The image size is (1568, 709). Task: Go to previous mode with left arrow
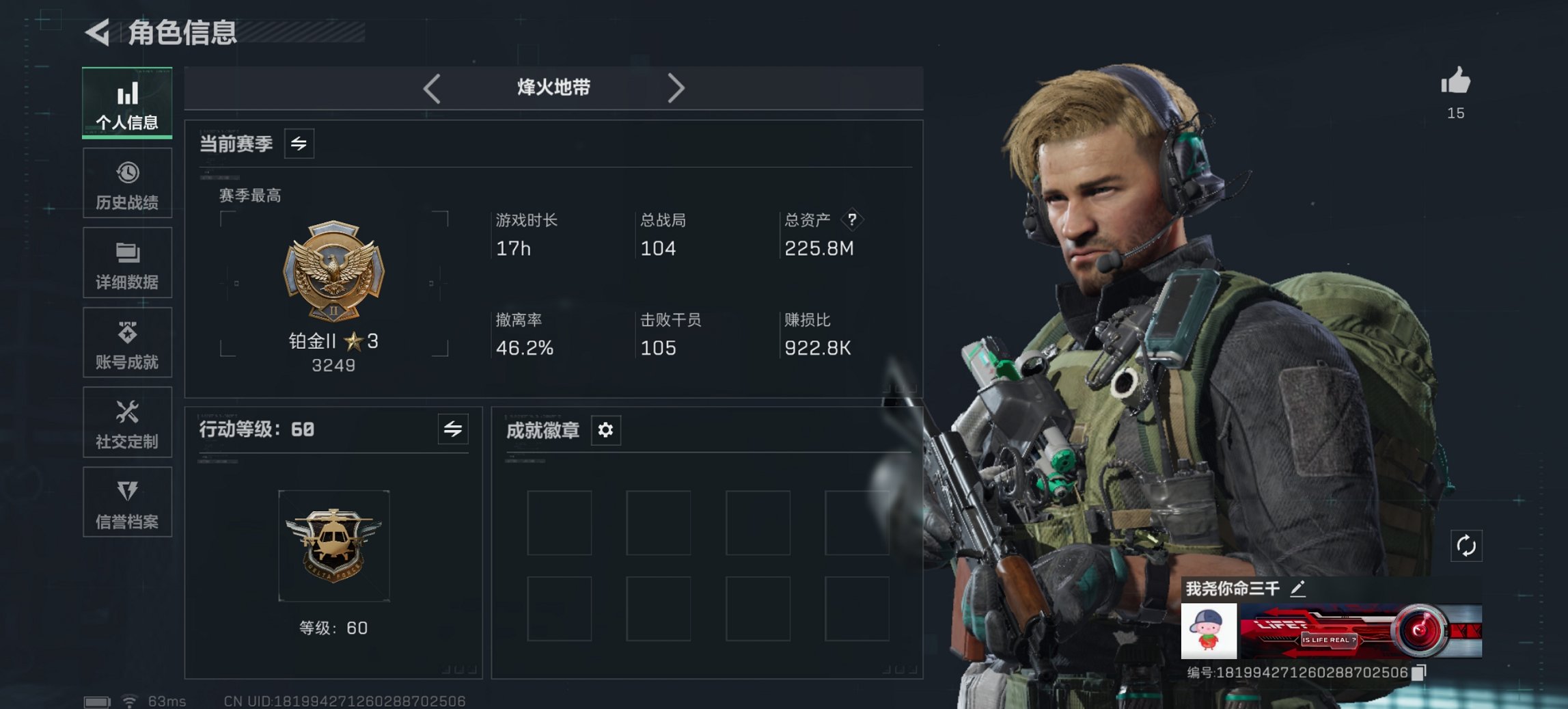pos(431,88)
